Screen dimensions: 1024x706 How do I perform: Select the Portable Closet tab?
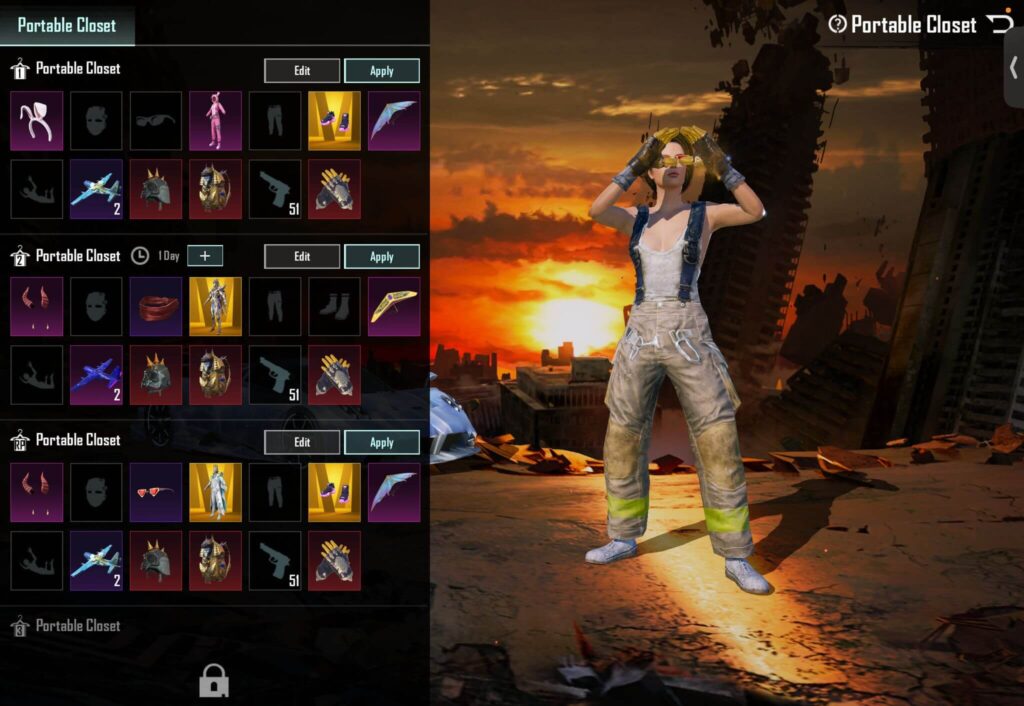pos(67,25)
